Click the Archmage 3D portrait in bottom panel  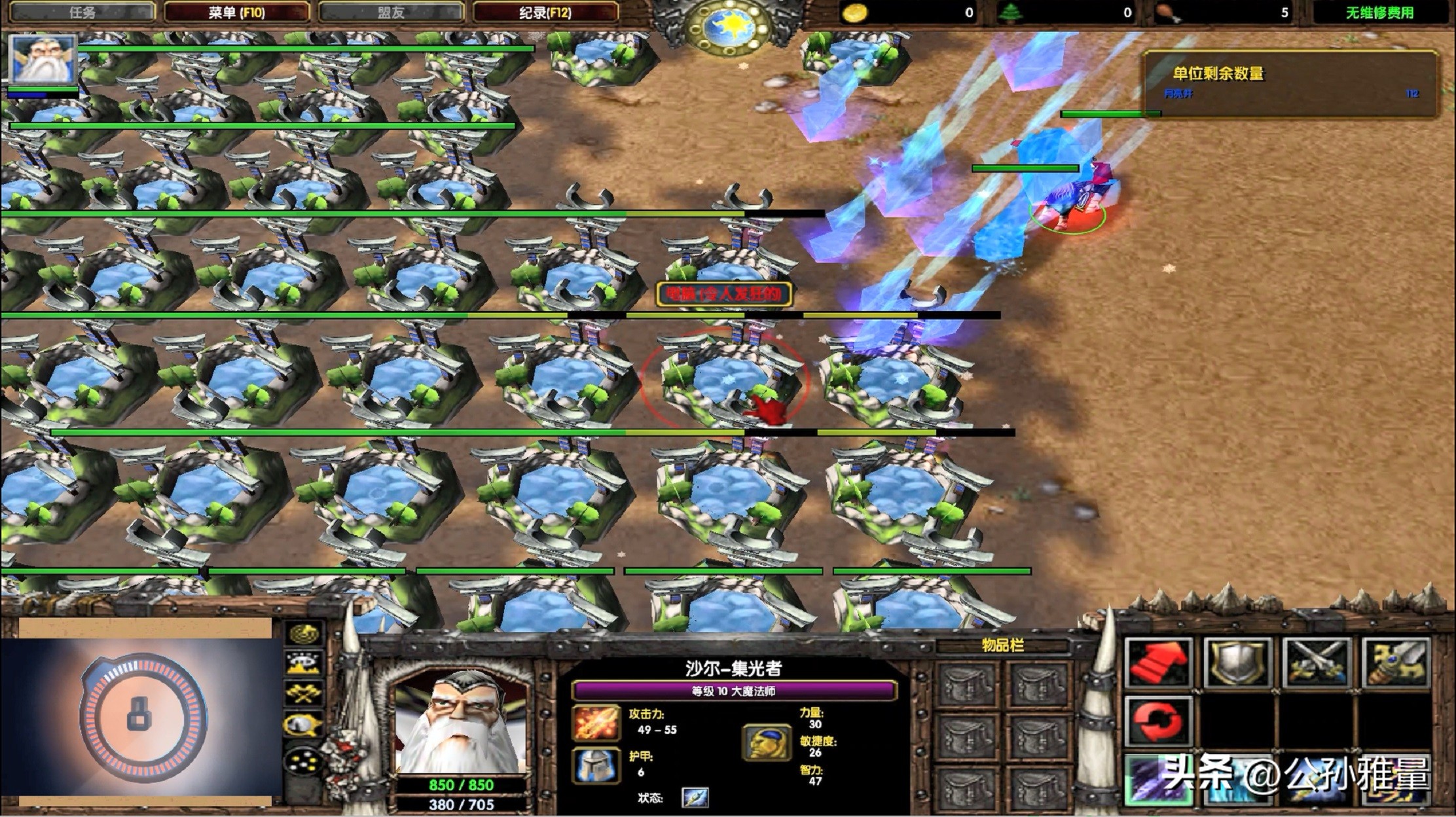click(461, 721)
